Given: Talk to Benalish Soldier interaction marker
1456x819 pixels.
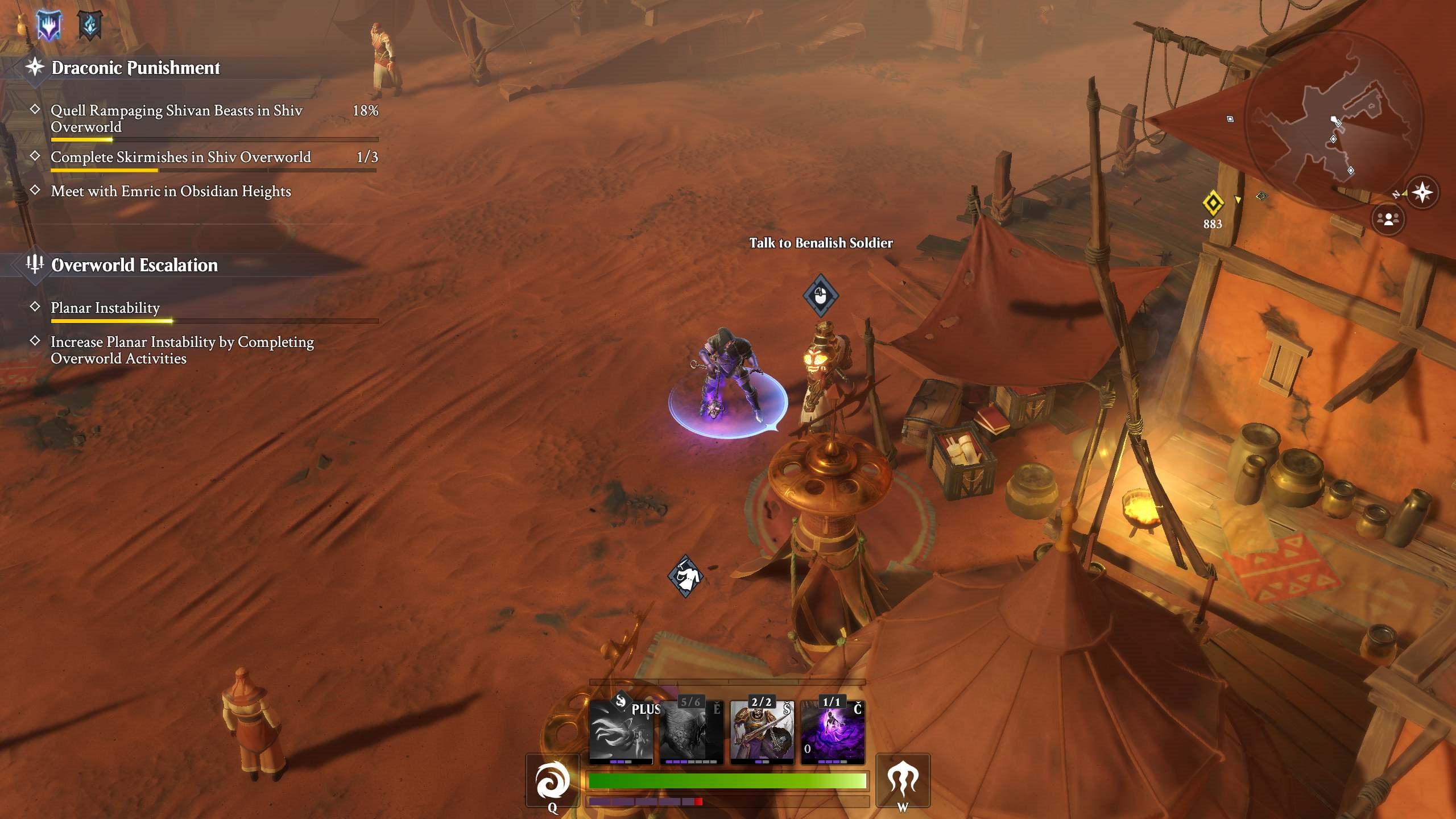Looking at the screenshot, I should point(820,296).
